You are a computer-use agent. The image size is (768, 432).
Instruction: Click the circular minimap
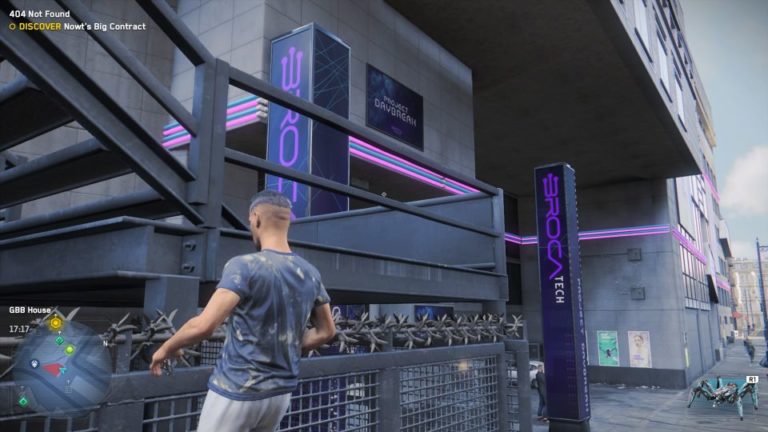[x=62, y=365]
